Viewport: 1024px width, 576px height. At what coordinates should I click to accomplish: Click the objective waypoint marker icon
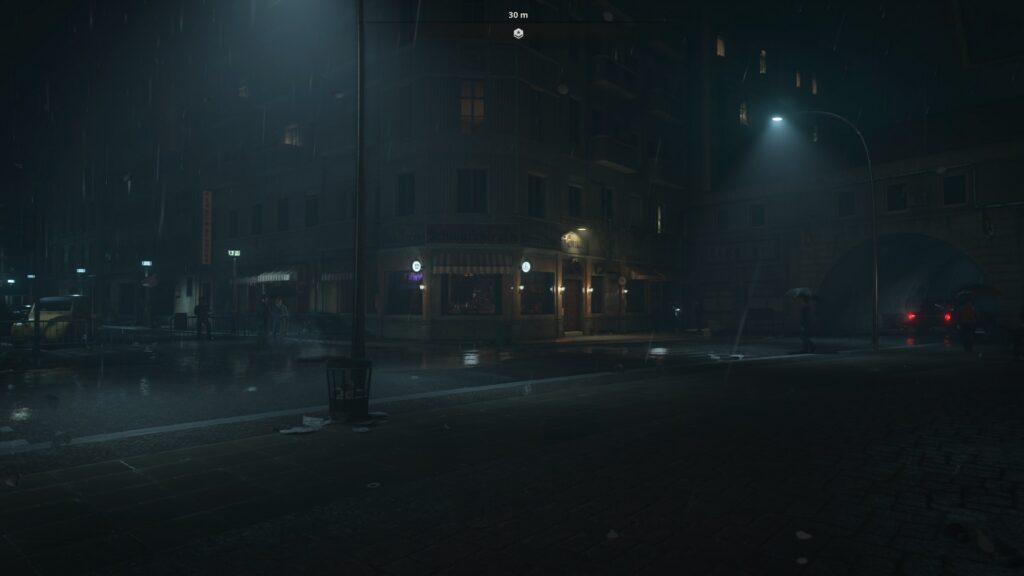(518, 33)
